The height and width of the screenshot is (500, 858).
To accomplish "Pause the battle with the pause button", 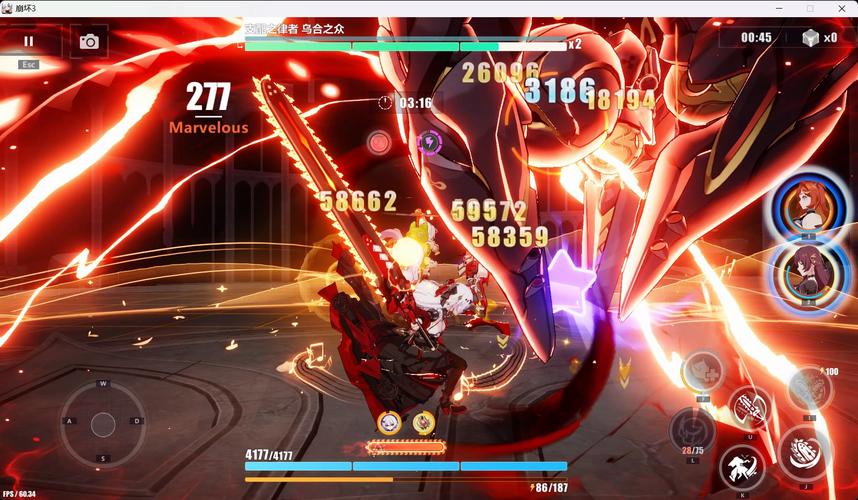I will pyautogui.click(x=28, y=41).
